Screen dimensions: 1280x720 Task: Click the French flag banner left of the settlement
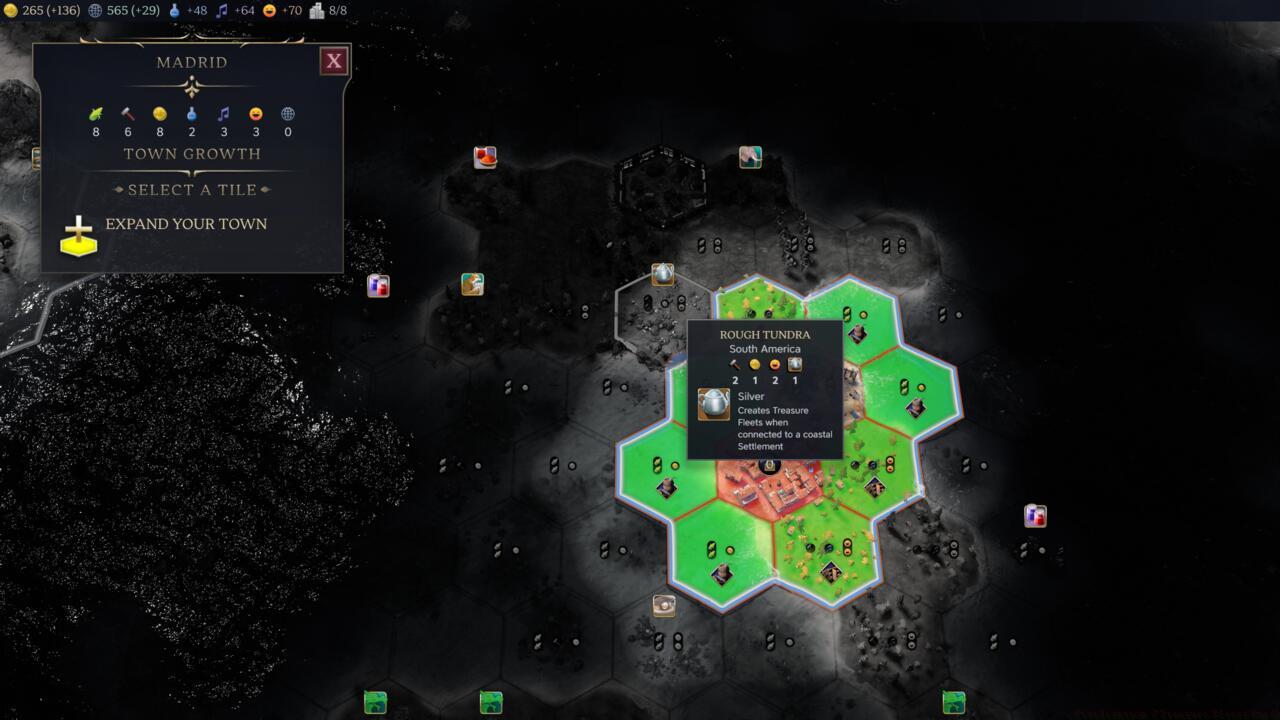(x=378, y=285)
